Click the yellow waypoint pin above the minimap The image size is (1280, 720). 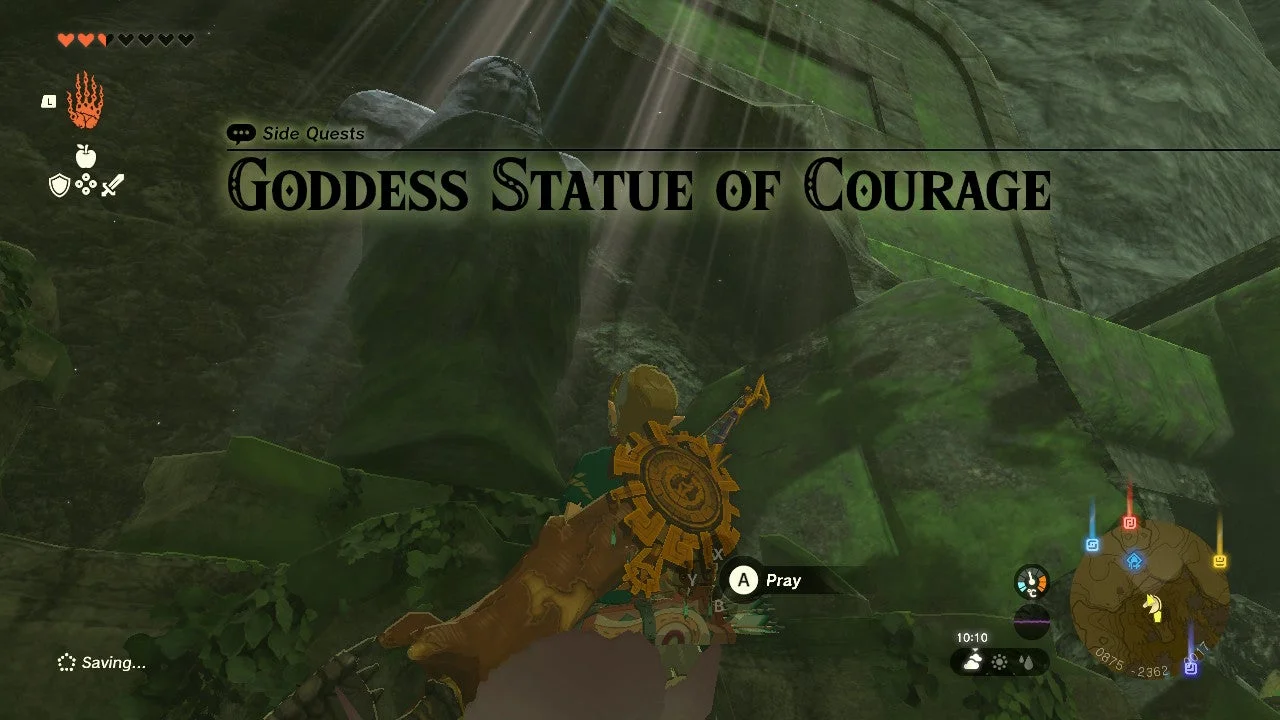[x=1219, y=561]
